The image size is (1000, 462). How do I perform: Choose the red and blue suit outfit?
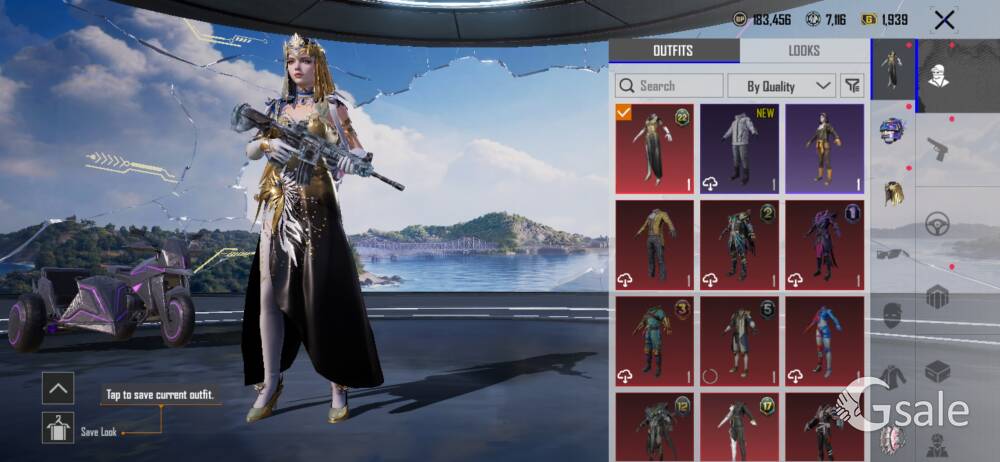point(824,340)
